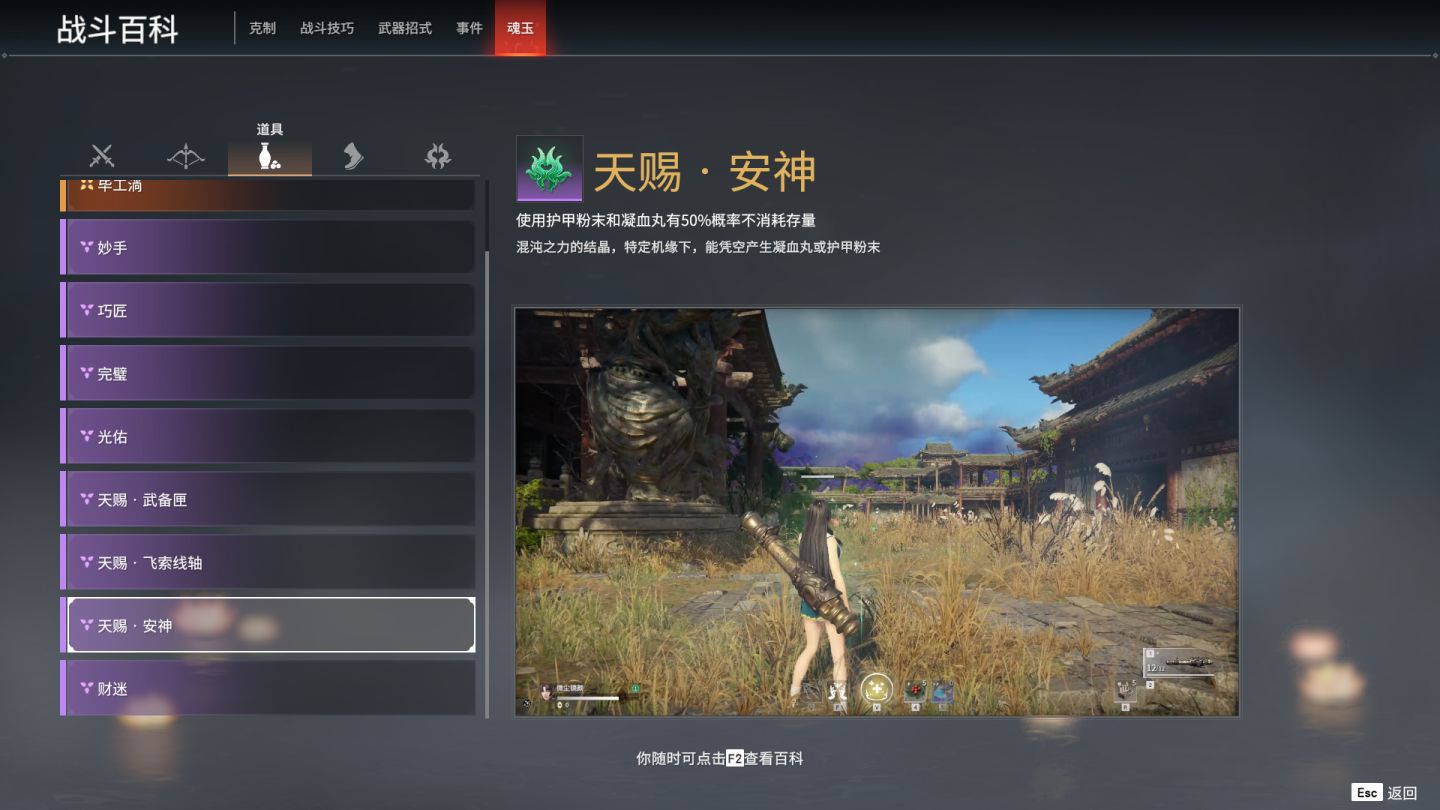This screenshot has height=810, width=1440.
Task: Switch to the 魂玉 tab
Action: pyautogui.click(x=520, y=28)
